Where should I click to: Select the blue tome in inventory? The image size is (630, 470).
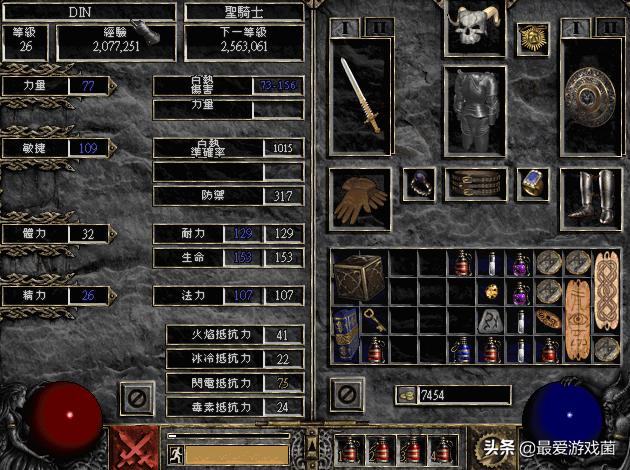tap(345, 333)
